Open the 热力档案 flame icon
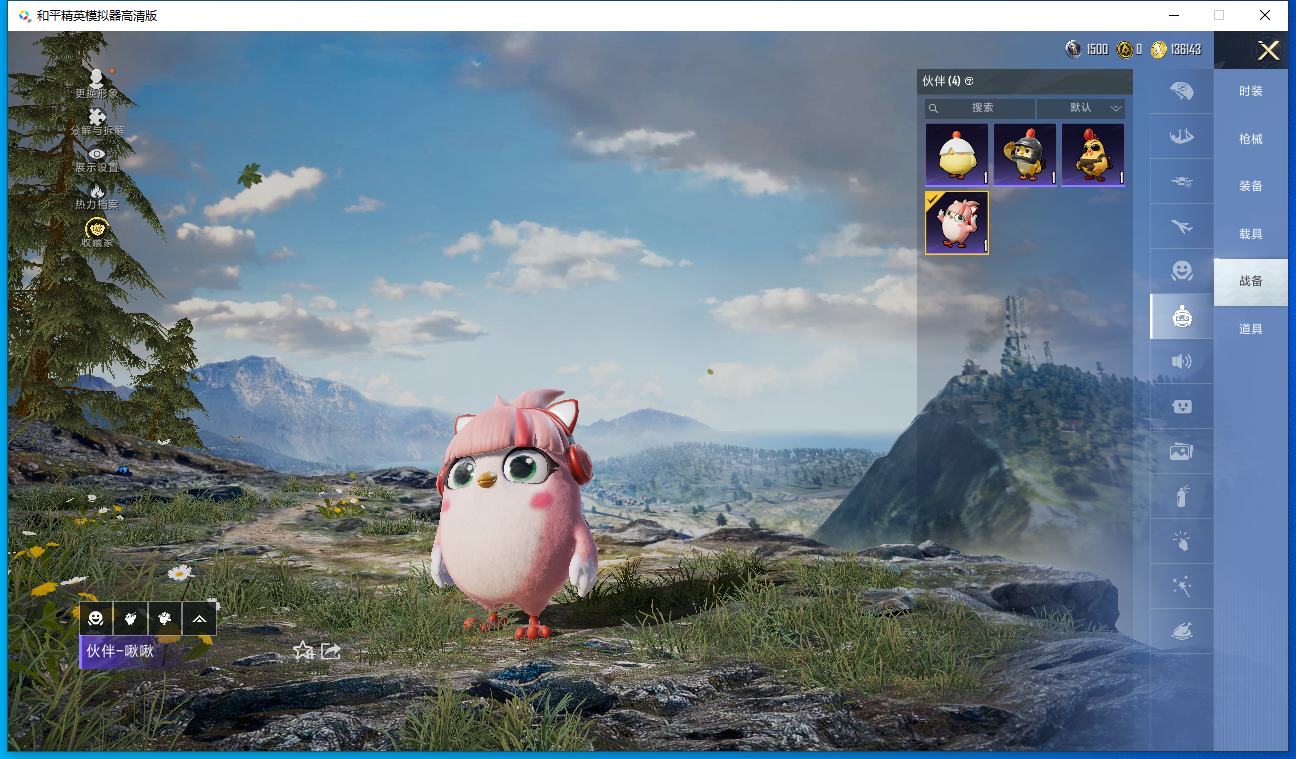The height and width of the screenshot is (759, 1296). tap(97, 195)
